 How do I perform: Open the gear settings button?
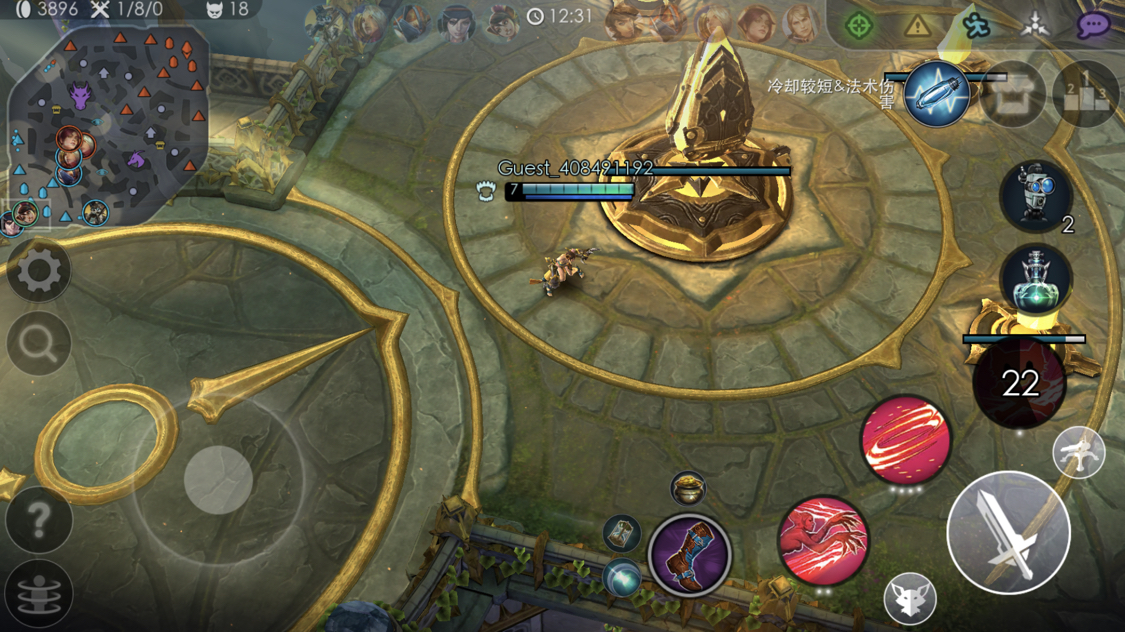[39, 271]
